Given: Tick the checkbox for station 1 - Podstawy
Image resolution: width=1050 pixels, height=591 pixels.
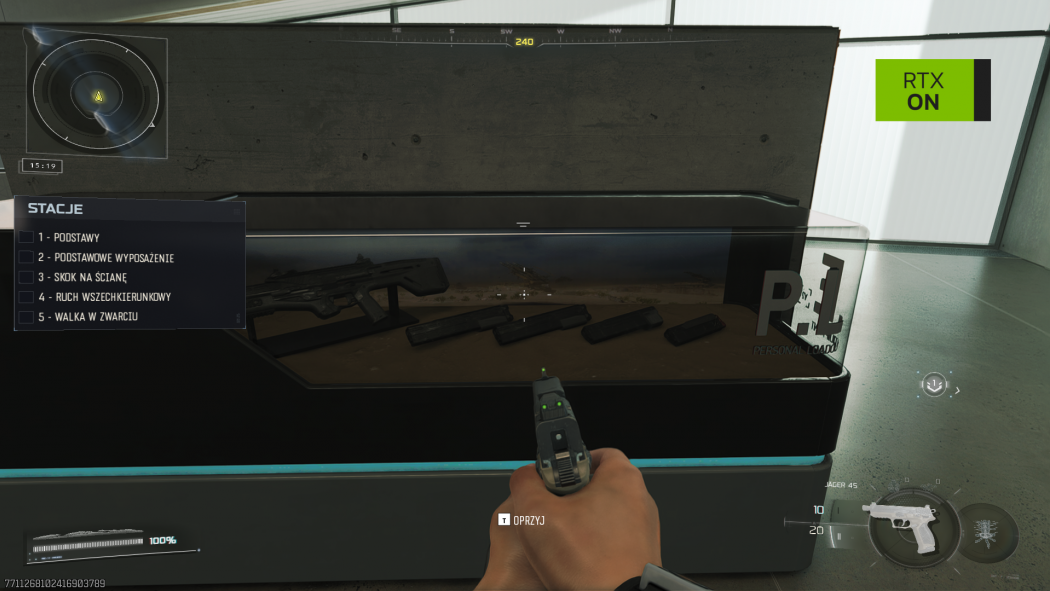Looking at the screenshot, I should point(26,238).
